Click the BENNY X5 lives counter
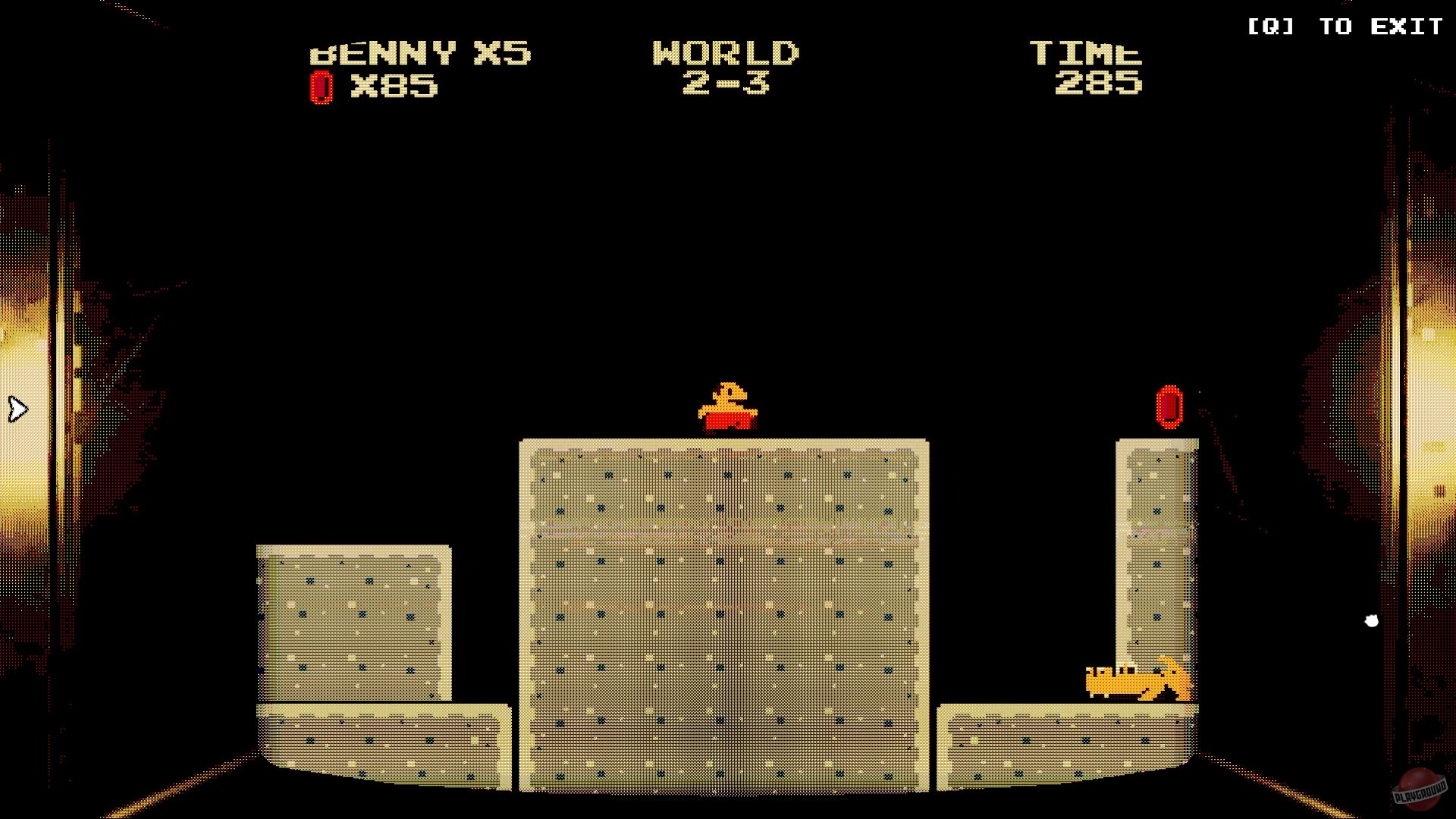 (419, 53)
